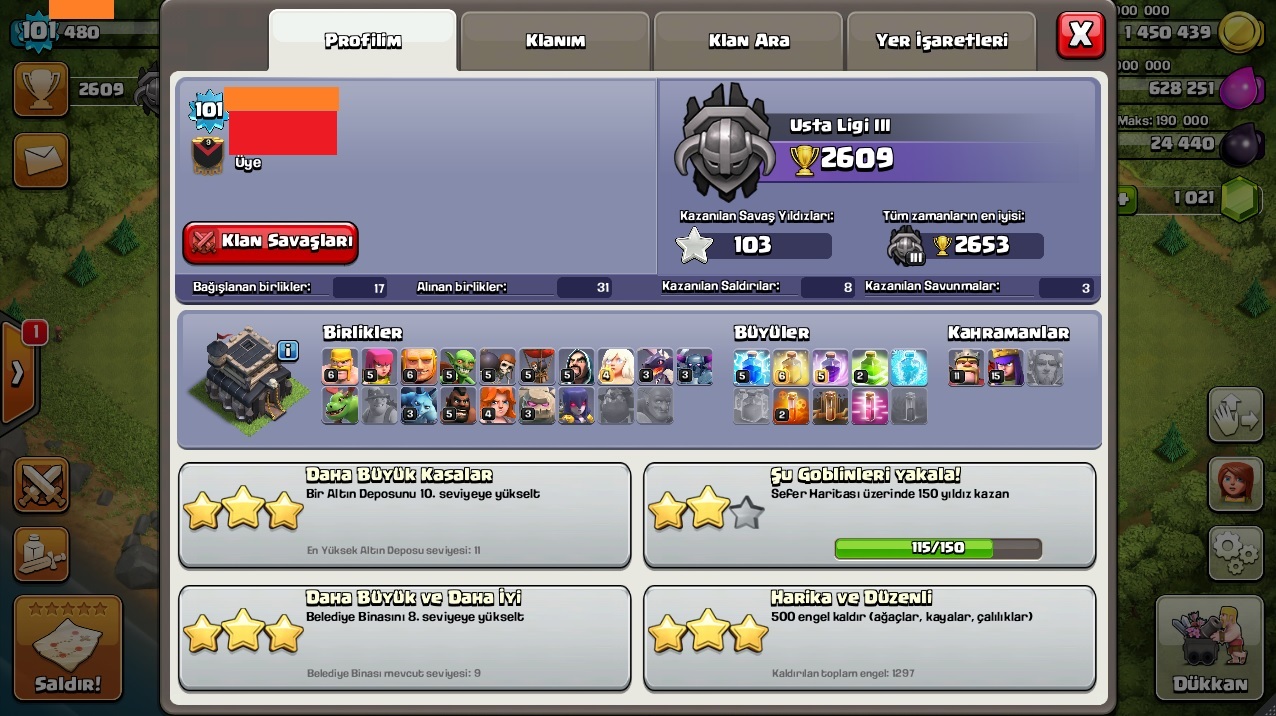This screenshot has height=716, width=1276.
Task: Click the Town Hall info icon
Action: pyautogui.click(x=288, y=350)
